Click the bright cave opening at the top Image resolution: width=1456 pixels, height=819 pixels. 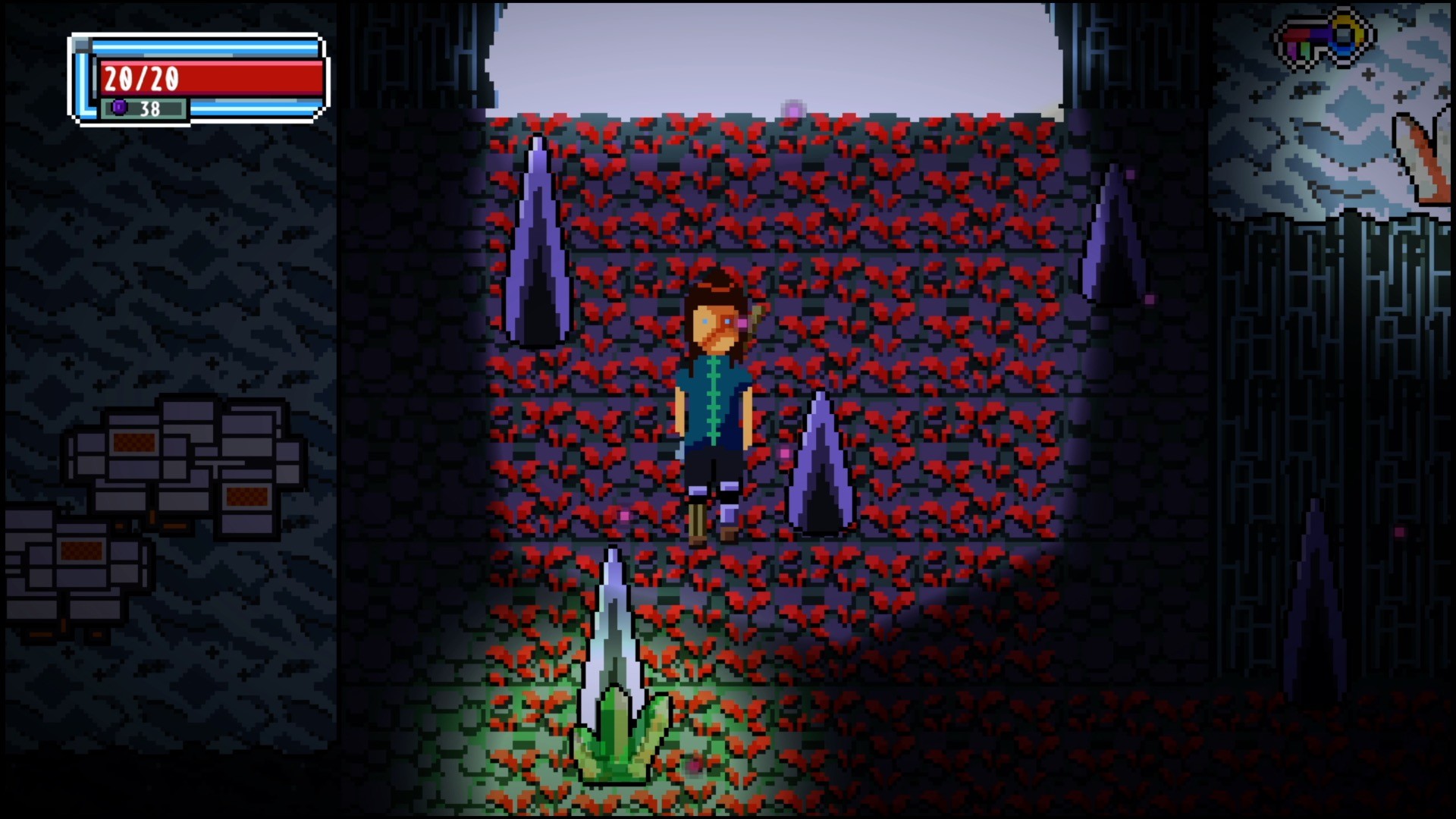tap(773, 53)
